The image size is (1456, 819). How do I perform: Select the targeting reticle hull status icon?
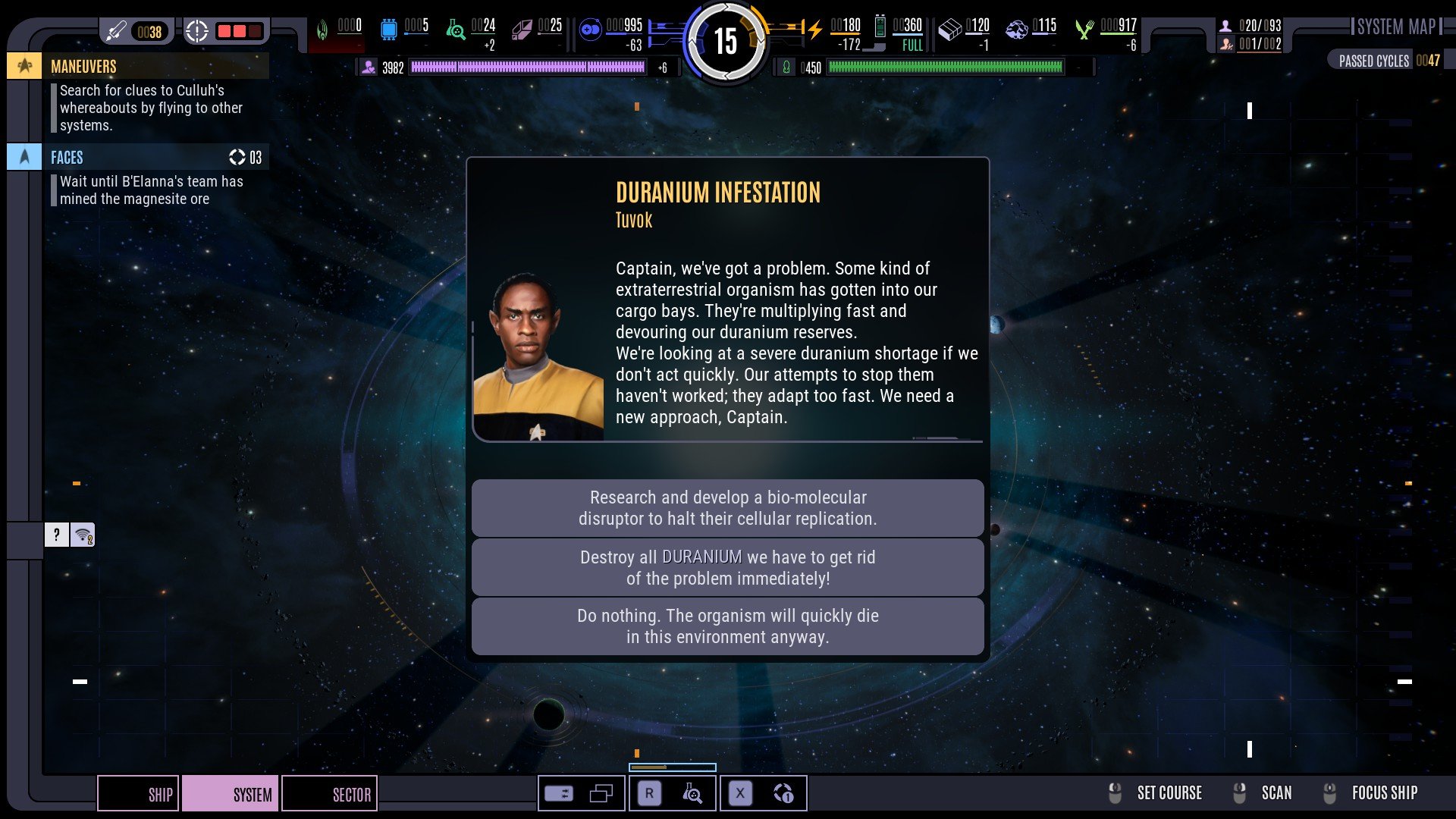point(196,31)
